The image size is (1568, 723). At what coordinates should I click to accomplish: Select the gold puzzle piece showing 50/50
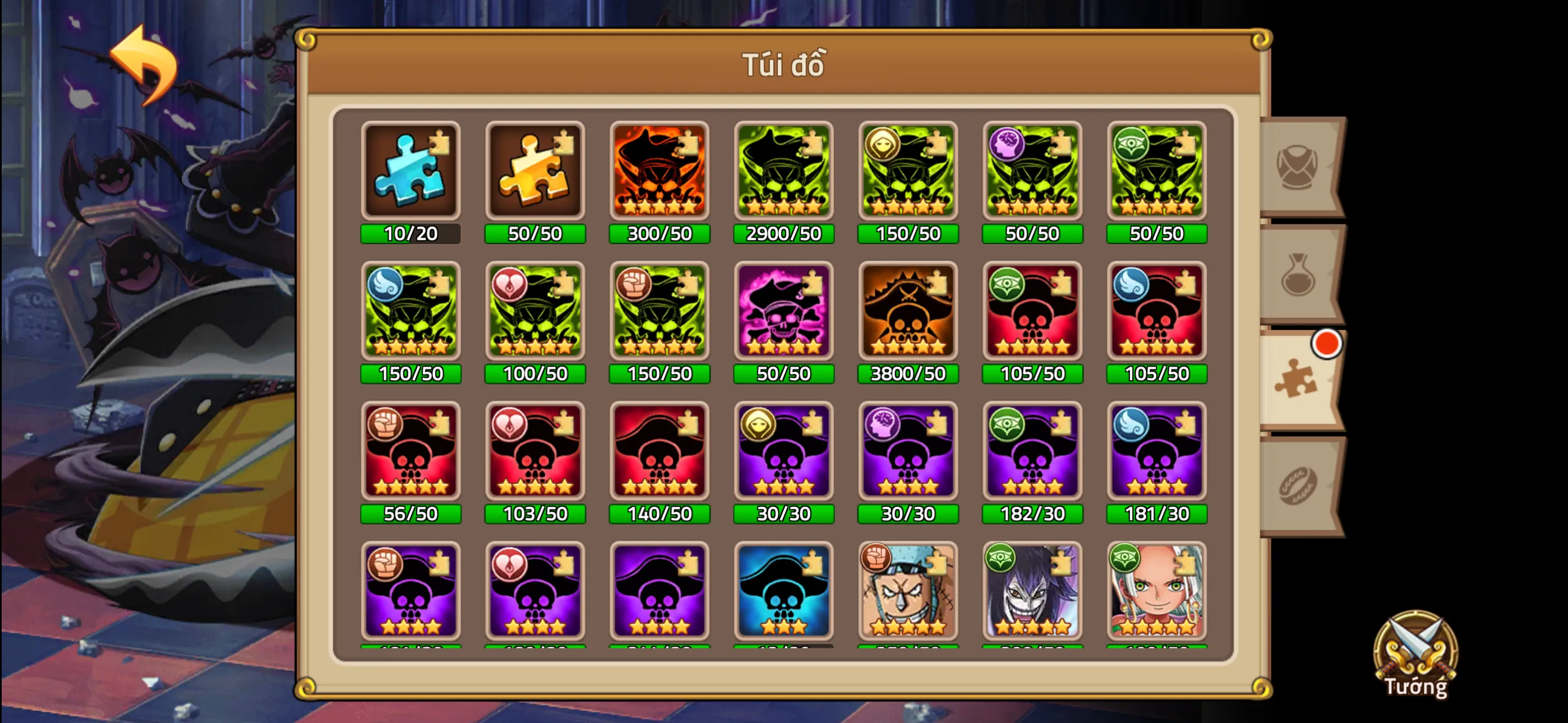pyautogui.click(x=535, y=172)
